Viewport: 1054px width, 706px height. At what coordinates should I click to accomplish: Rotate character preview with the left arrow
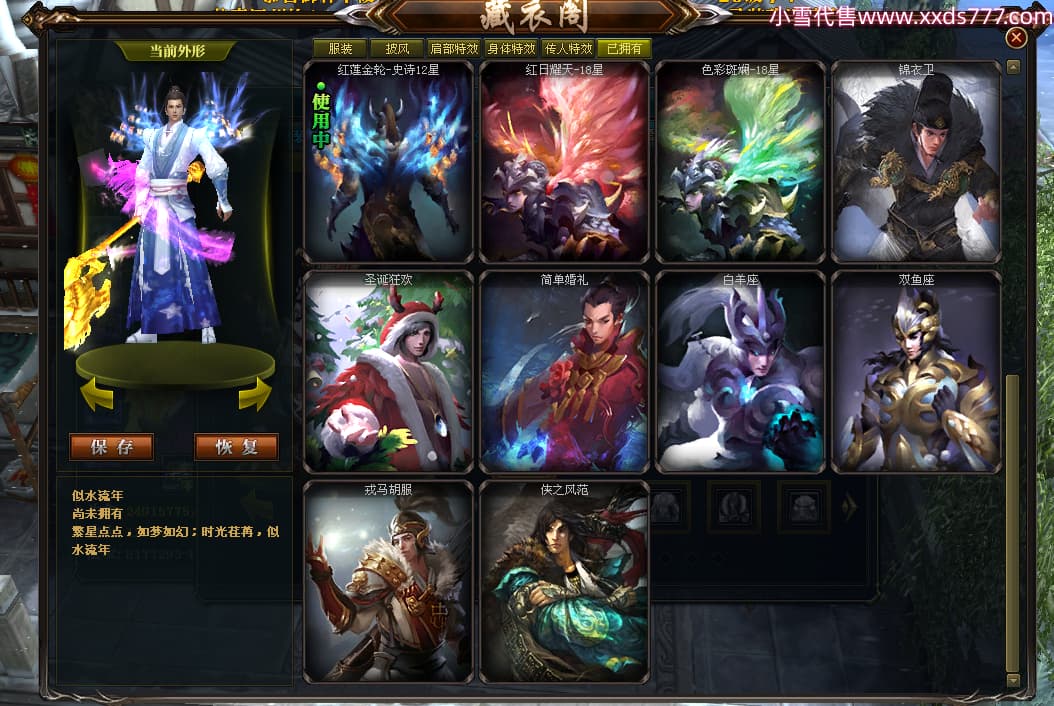[x=96, y=396]
